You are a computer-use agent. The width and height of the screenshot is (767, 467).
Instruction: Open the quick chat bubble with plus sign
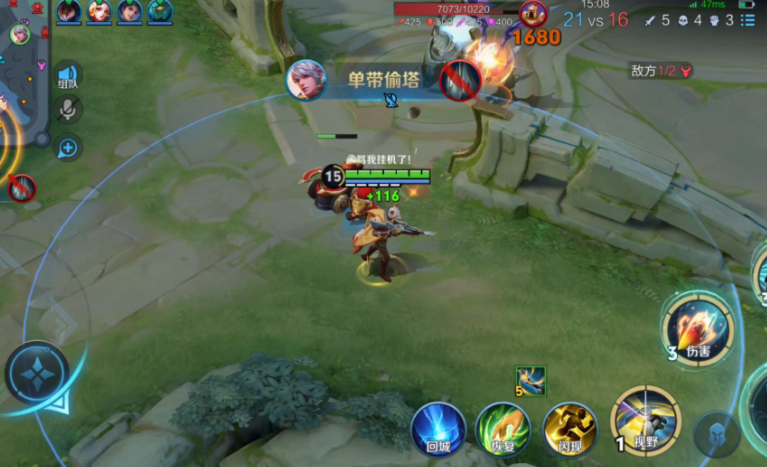68,148
